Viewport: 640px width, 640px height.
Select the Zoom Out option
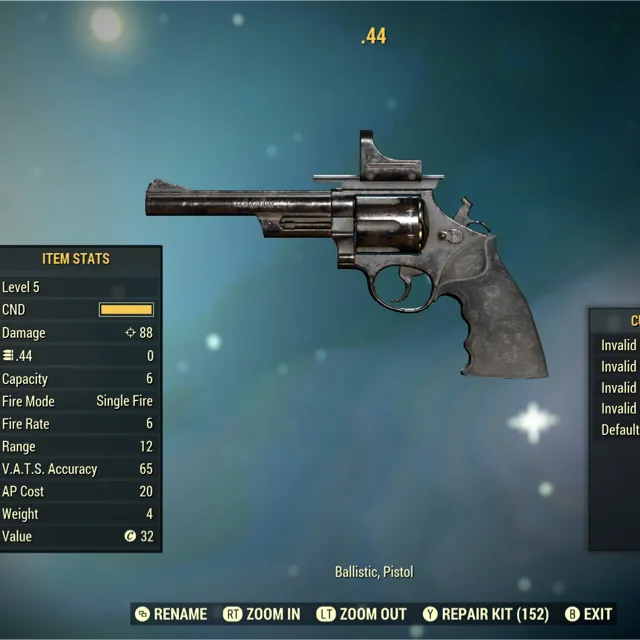coord(362,614)
